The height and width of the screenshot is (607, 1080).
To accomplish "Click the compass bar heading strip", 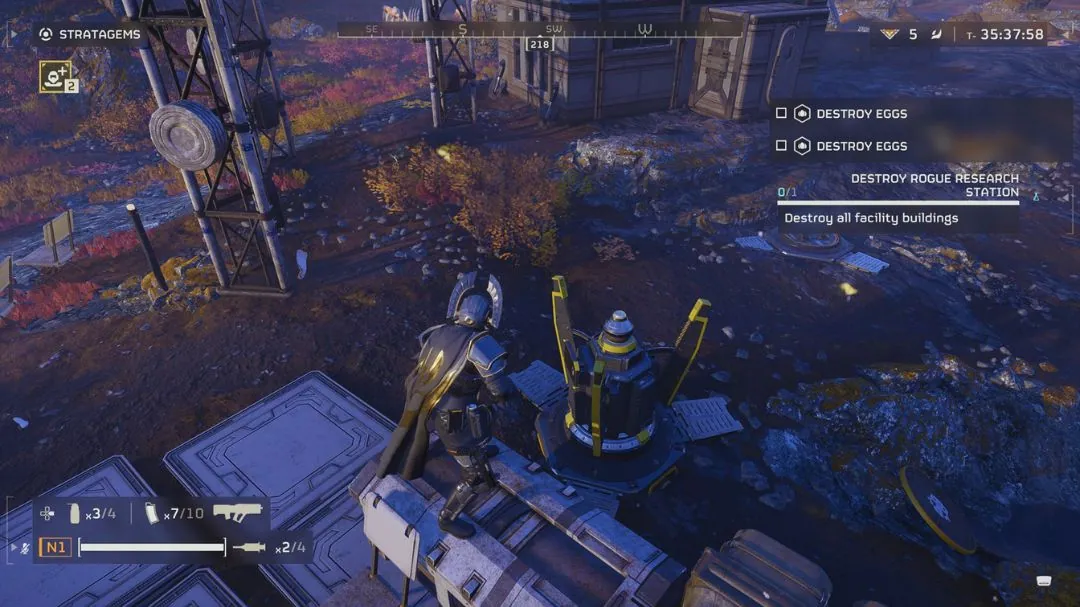I will click(x=540, y=30).
